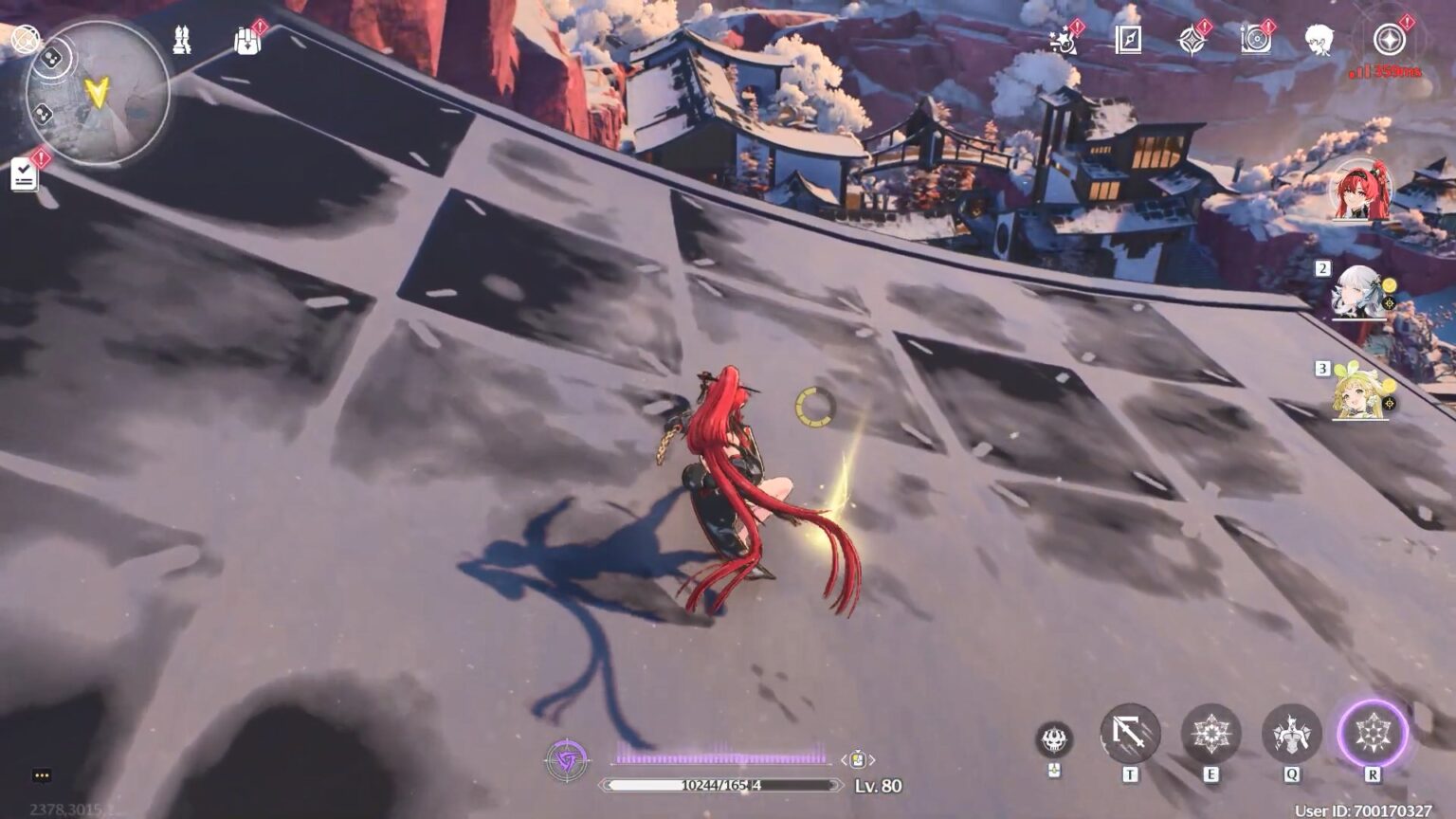This screenshot has width=1456, height=819.
Task: Open the chess pieces team icon
Action: coord(182,40)
